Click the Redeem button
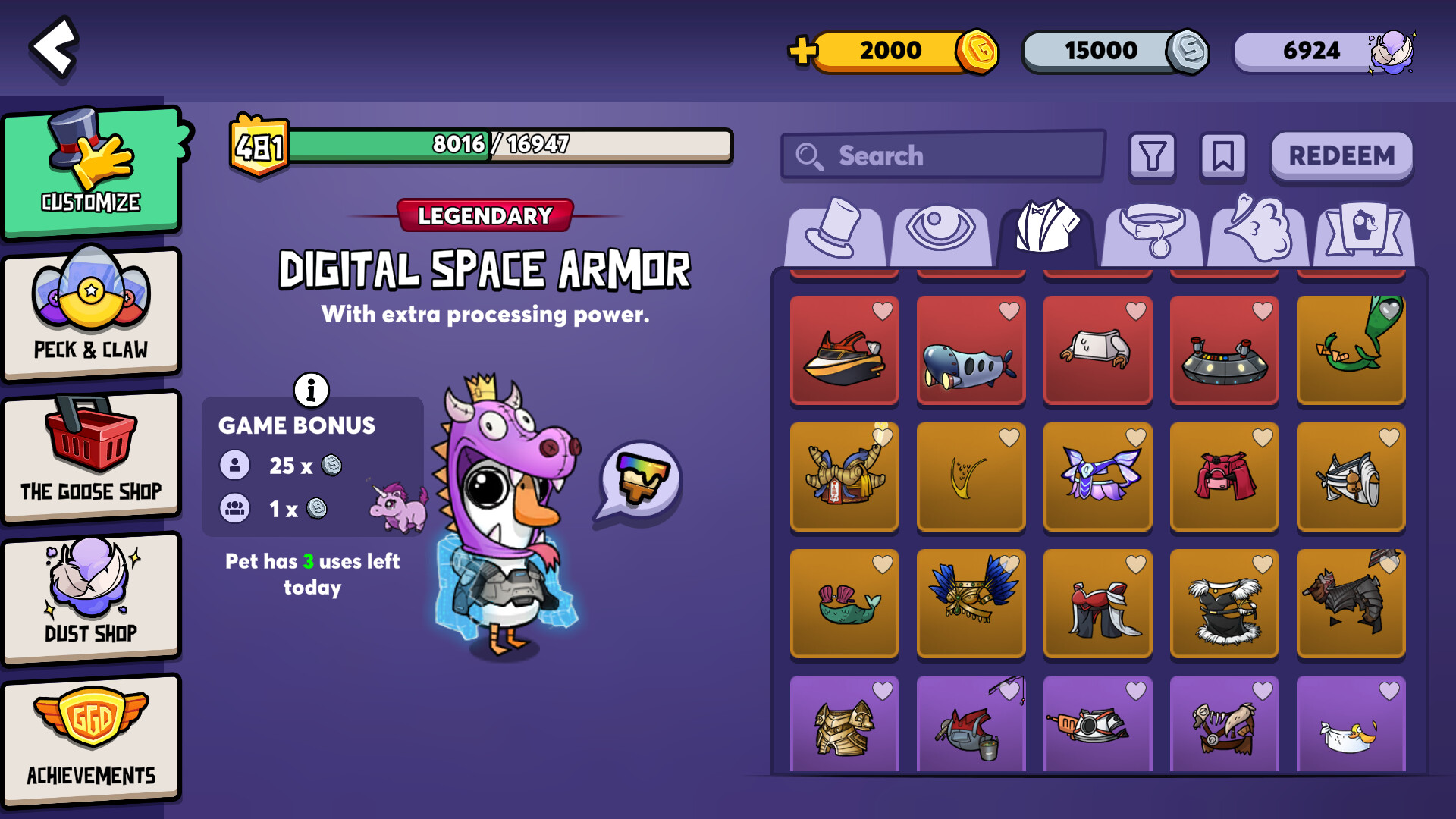This screenshot has width=1456, height=819. pos(1341,156)
